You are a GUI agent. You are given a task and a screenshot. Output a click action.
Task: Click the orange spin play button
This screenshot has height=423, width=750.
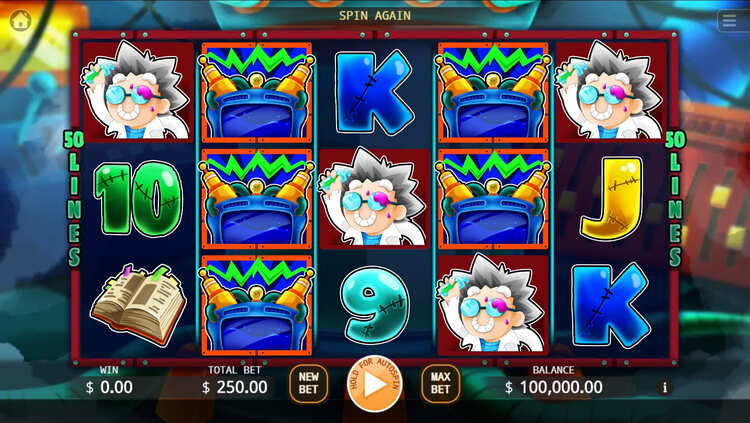click(375, 384)
